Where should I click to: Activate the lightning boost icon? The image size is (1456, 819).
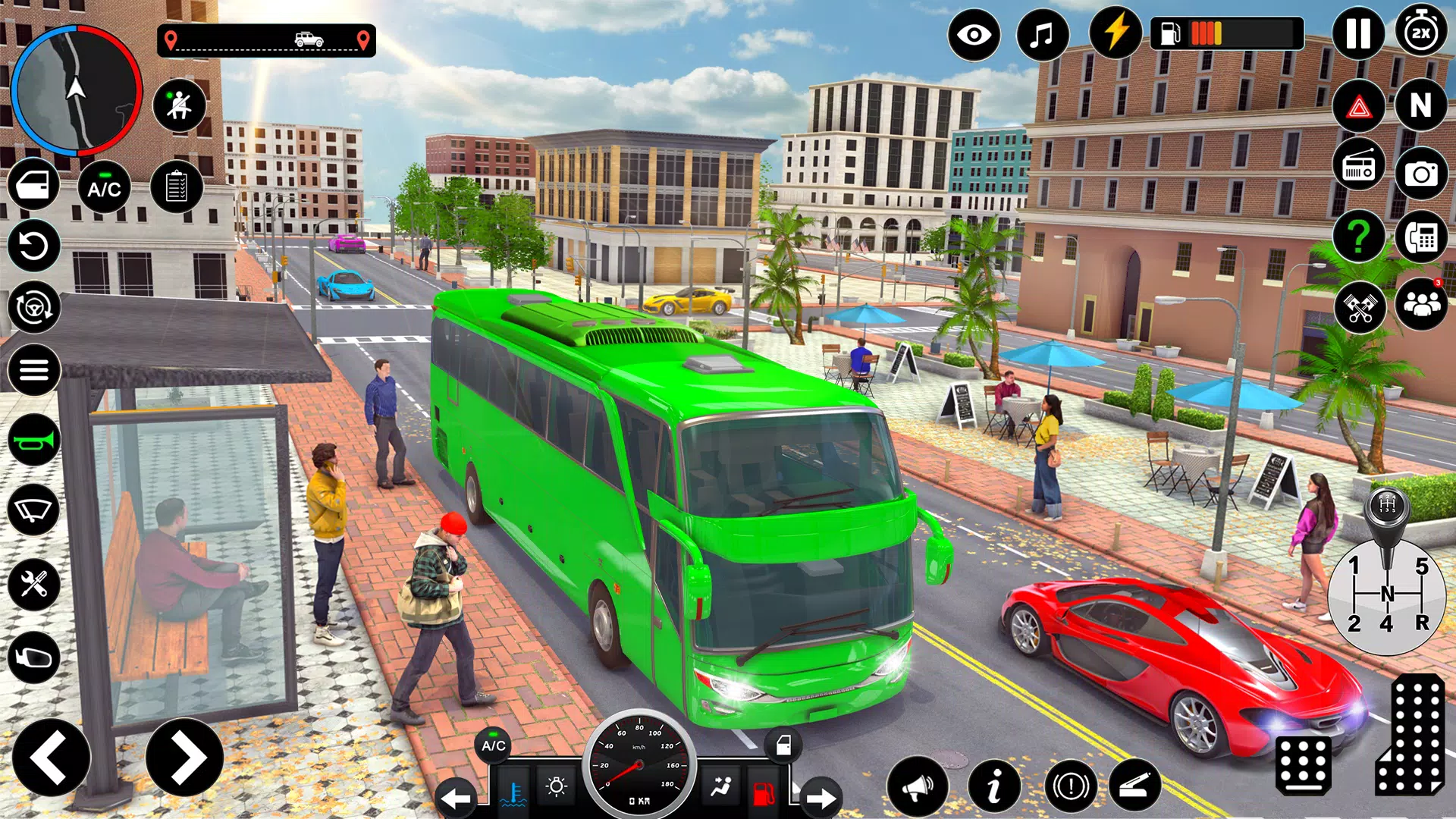(1113, 34)
